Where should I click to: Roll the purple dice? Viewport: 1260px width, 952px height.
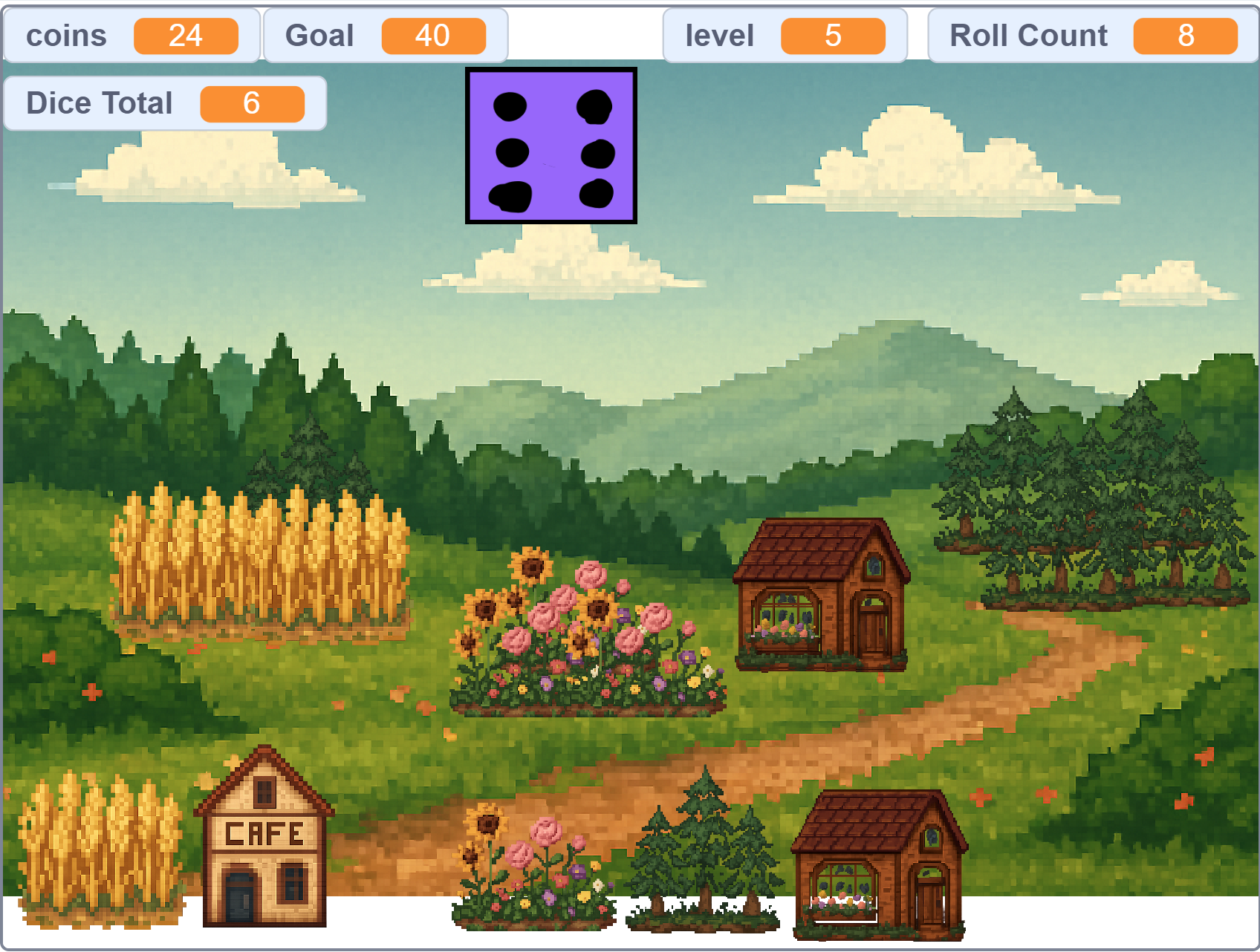(551, 146)
